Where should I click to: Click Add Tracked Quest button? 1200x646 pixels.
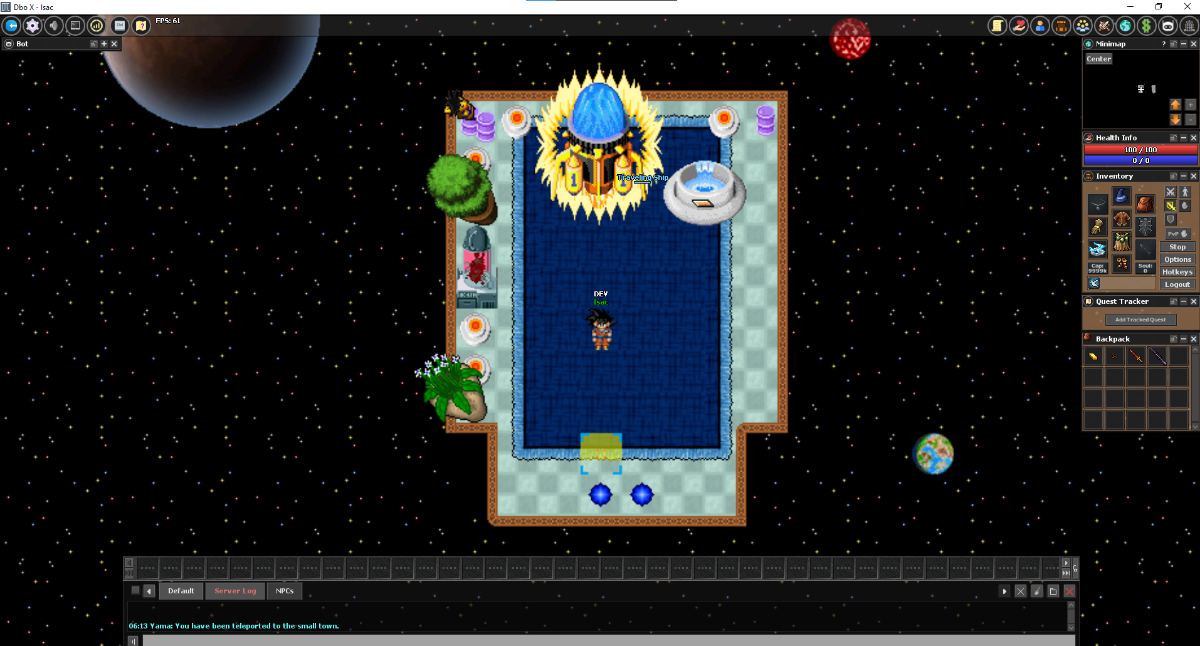[1140, 320]
